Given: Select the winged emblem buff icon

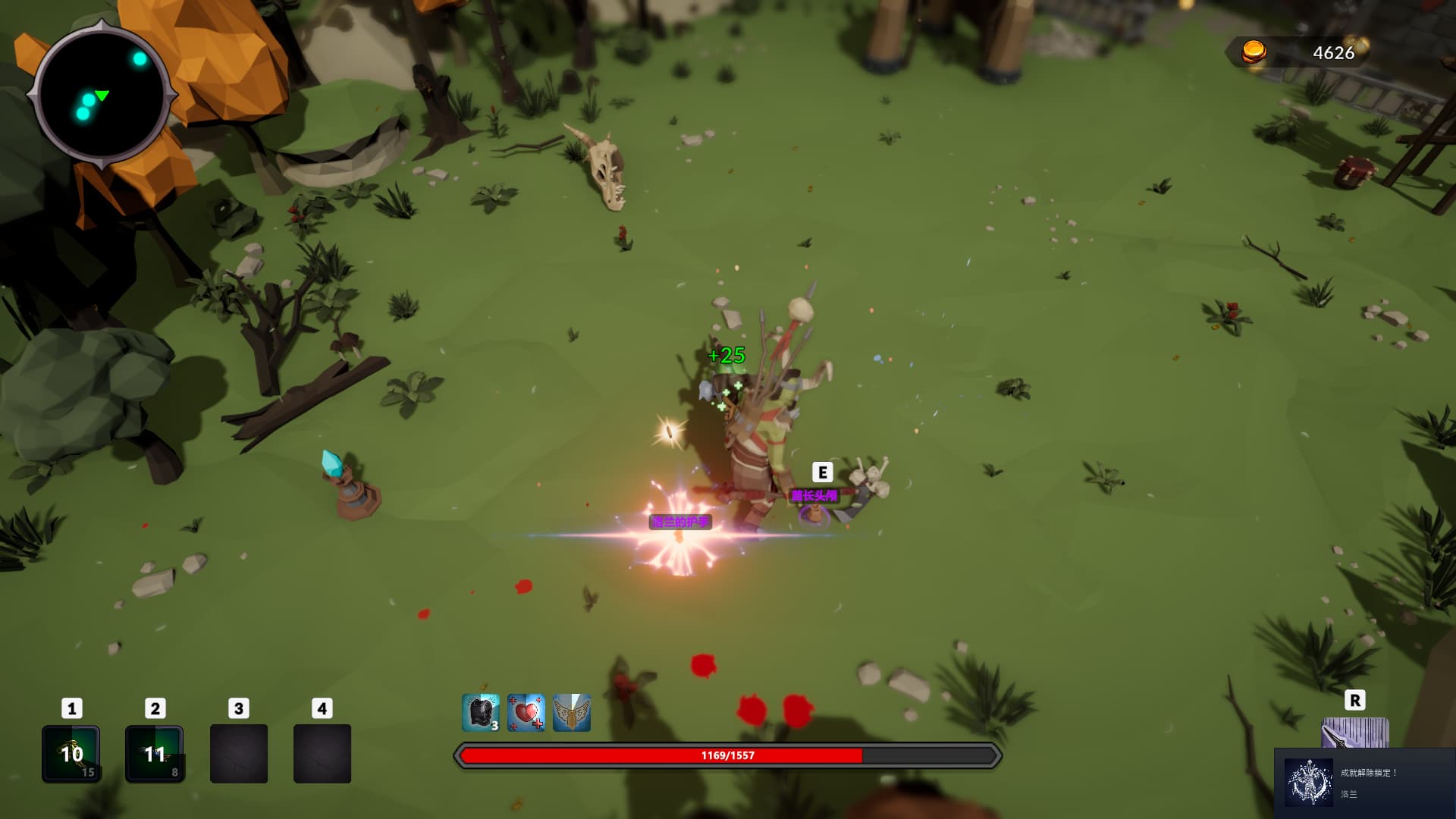Looking at the screenshot, I should pyautogui.click(x=571, y=713).
